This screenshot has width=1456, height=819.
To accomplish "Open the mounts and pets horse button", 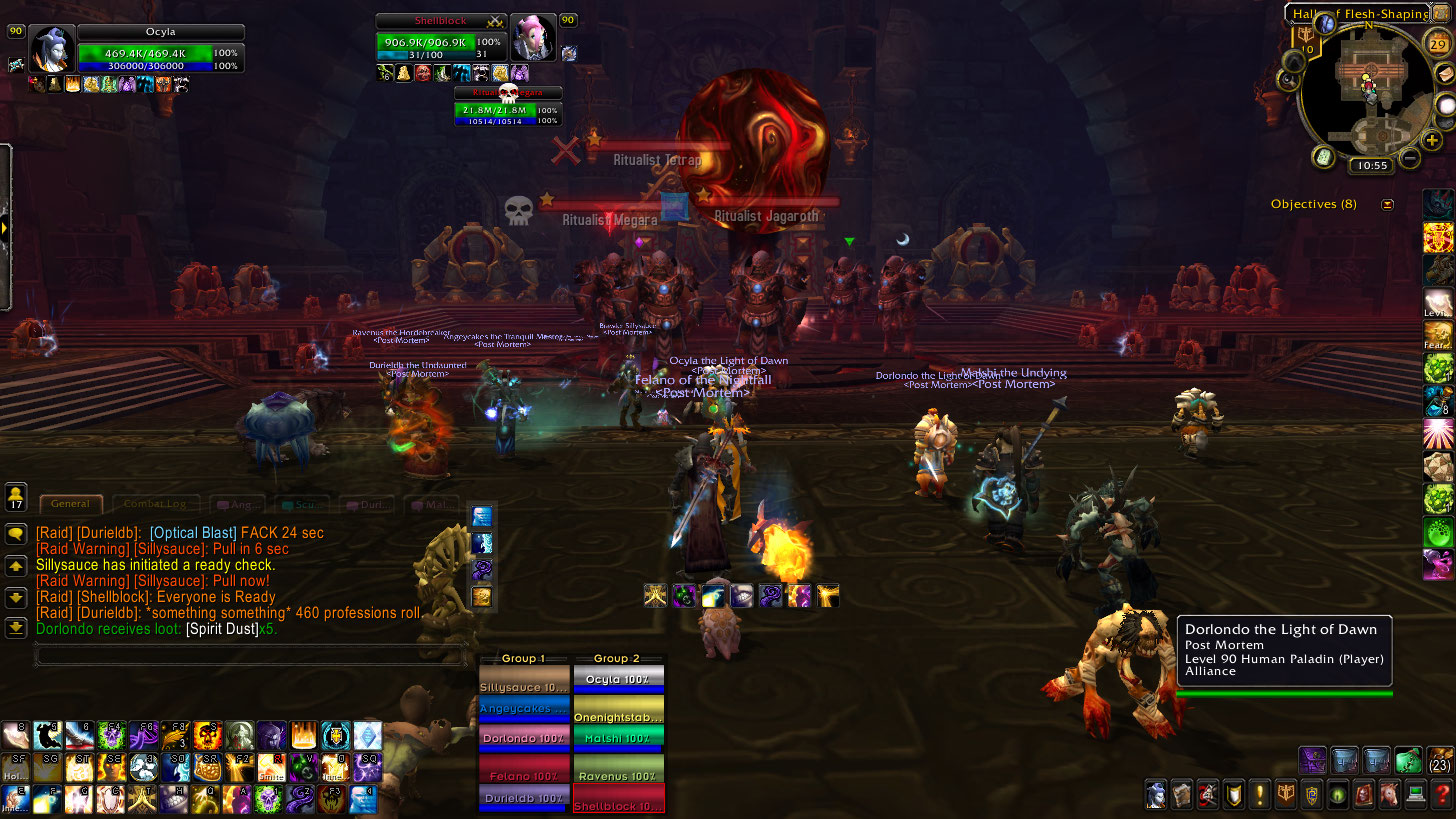I will click(x=1388, y=796).
